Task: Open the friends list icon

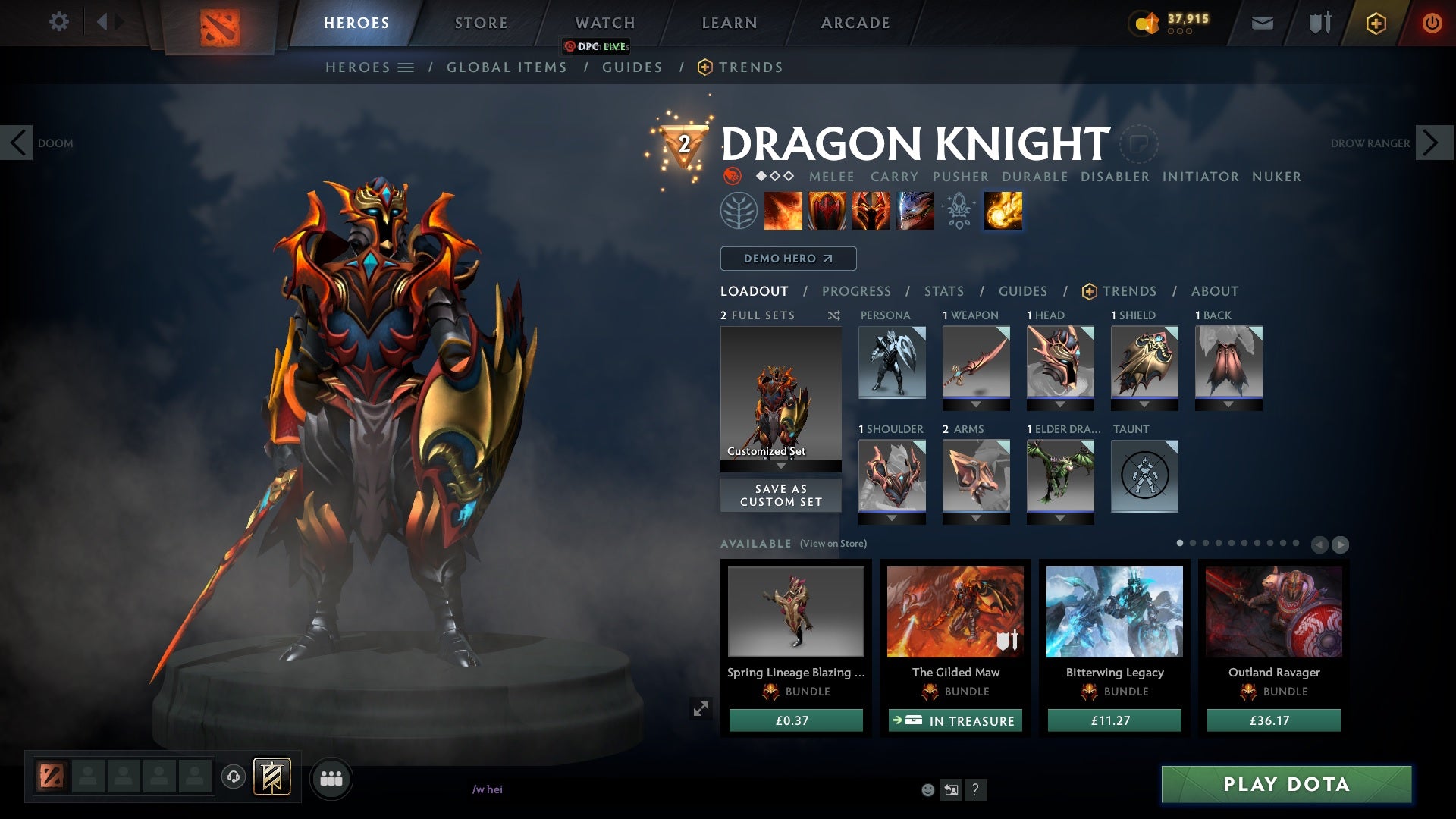Action: point(331,778)
